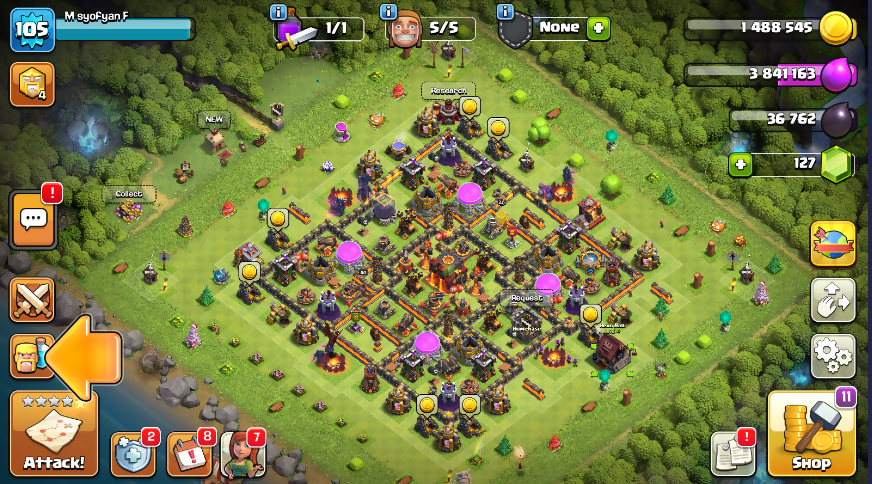Click the magnet button above settings

(x=832, y=299)
